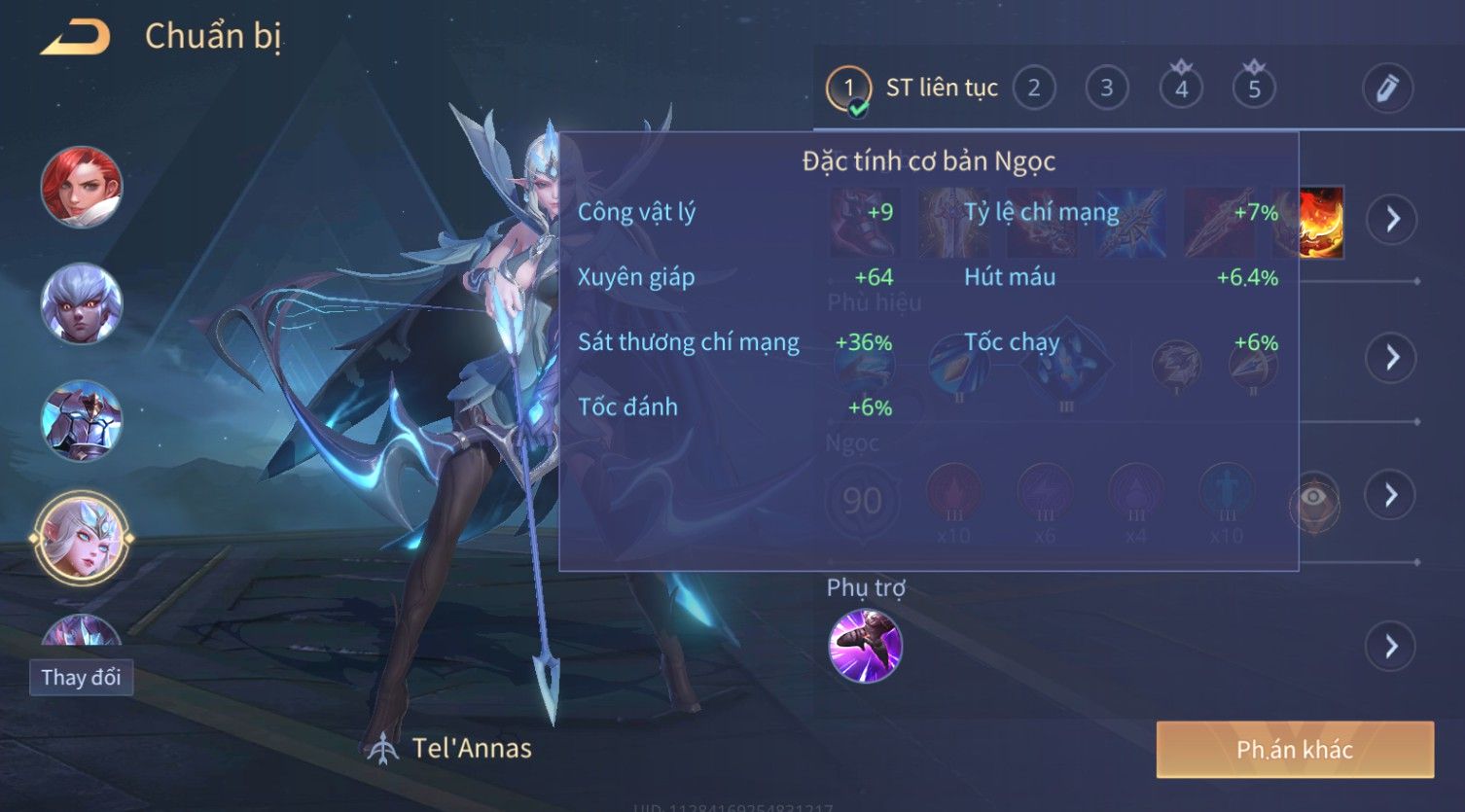Expand the equipment row arrow
1465x812 pixels.
1392,219
